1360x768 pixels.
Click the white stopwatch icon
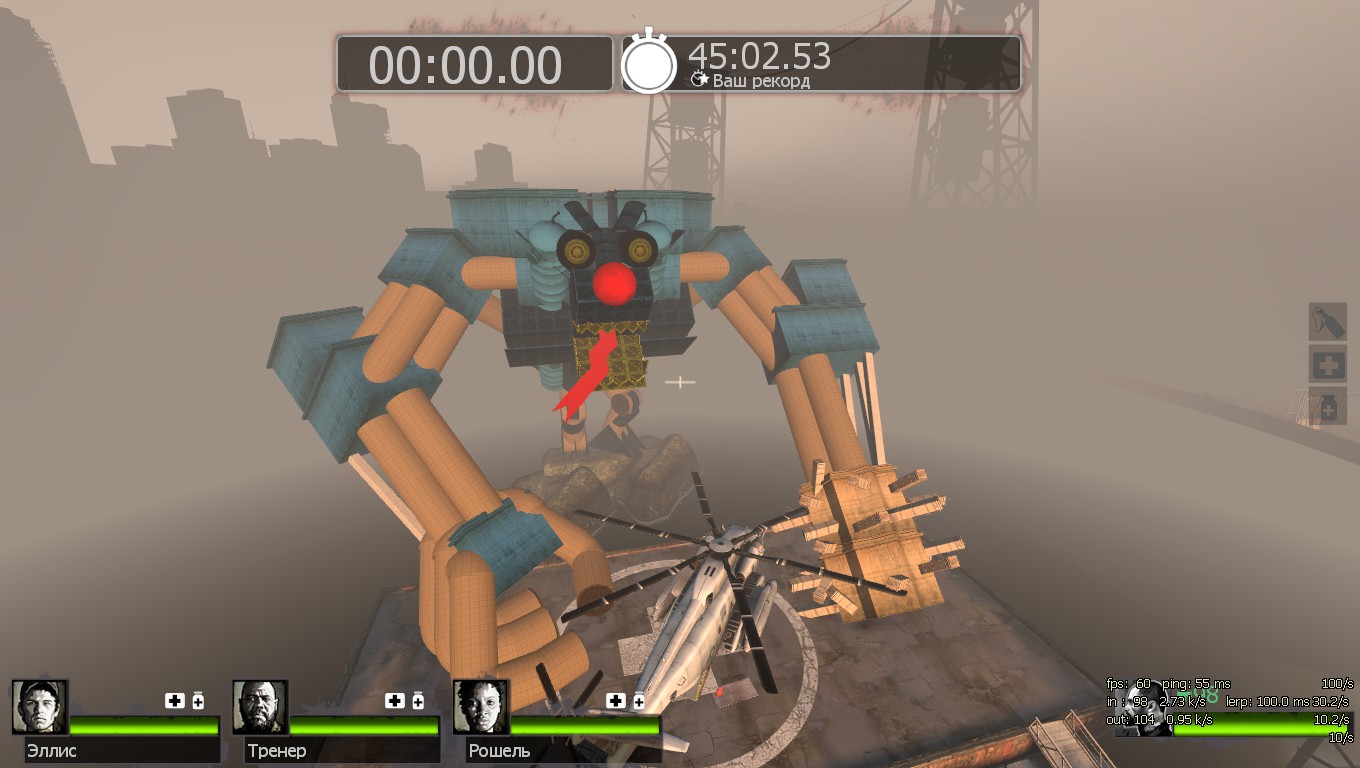[649, 64]
